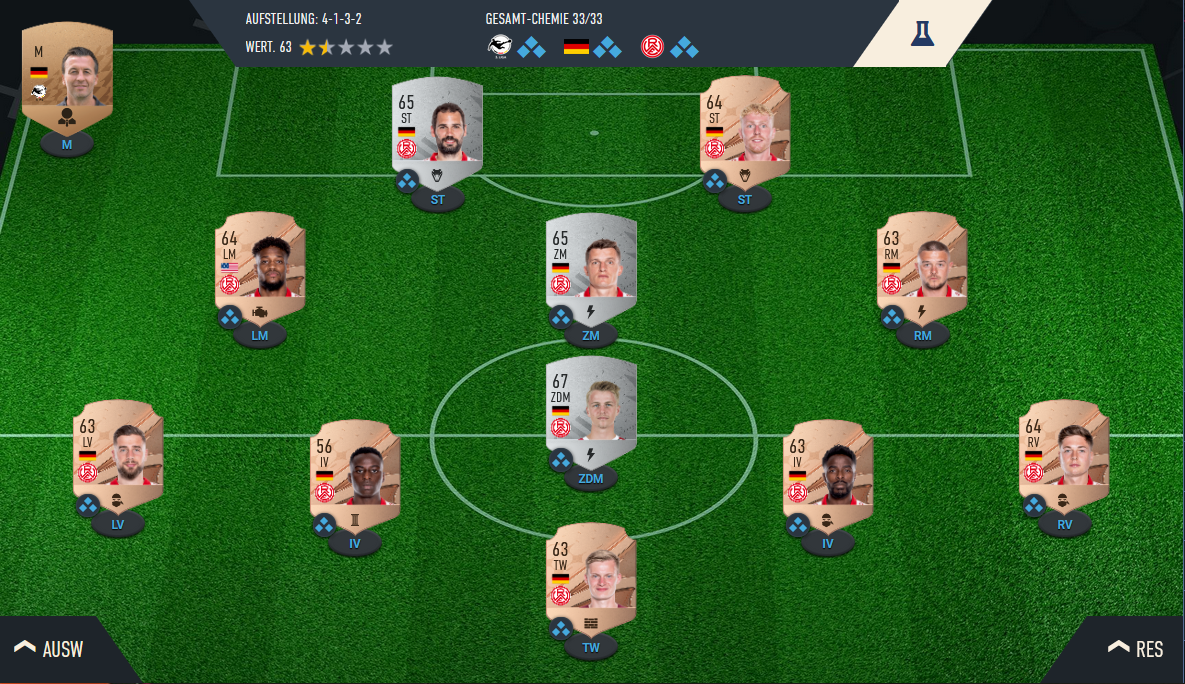This screenshot has width=1185, height=684.
Task: Expand the AUSW panel
Action: tap(50, 649)
